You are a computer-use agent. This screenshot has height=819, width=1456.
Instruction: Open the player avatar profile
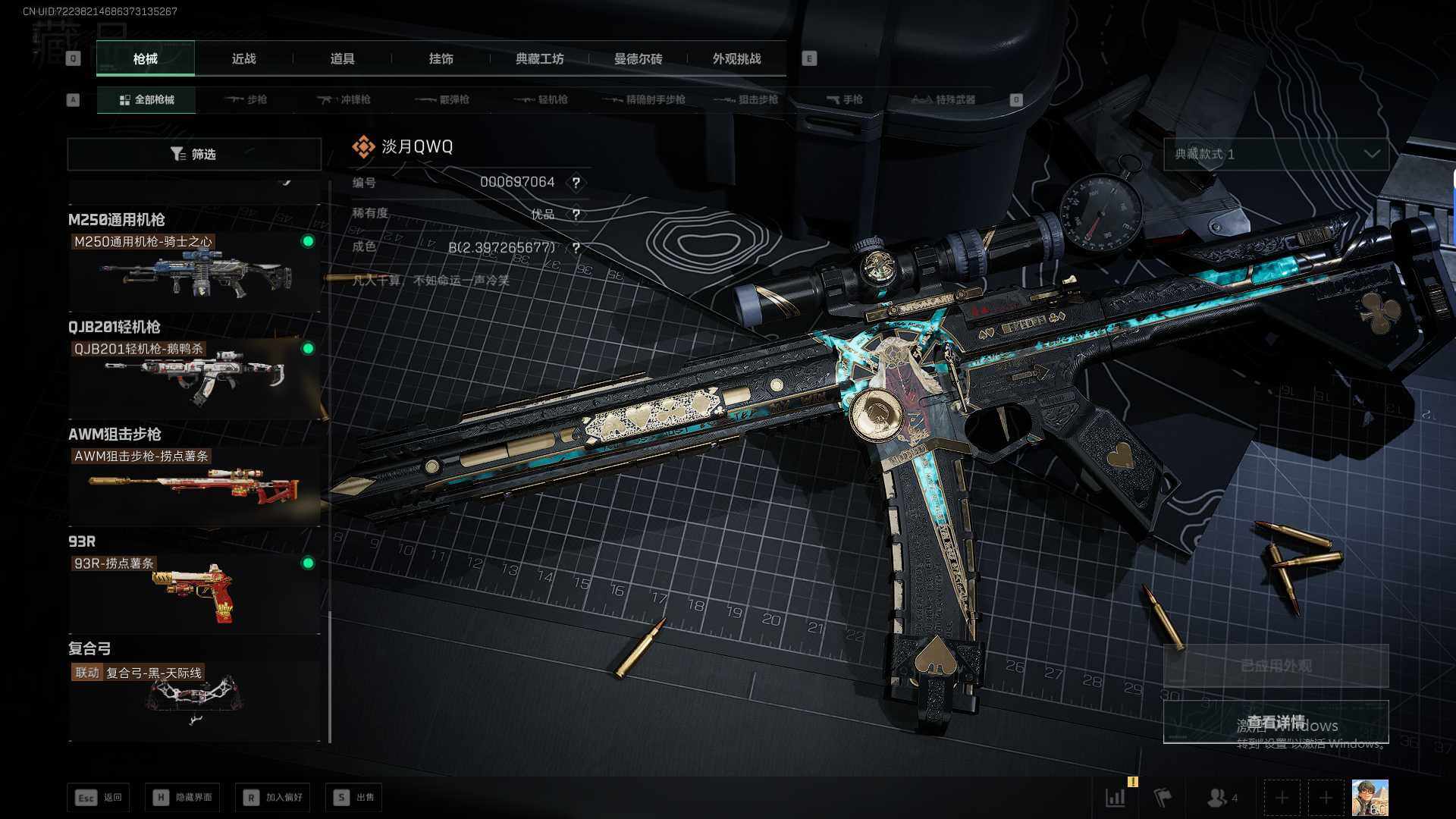[x=1370, y=798]
